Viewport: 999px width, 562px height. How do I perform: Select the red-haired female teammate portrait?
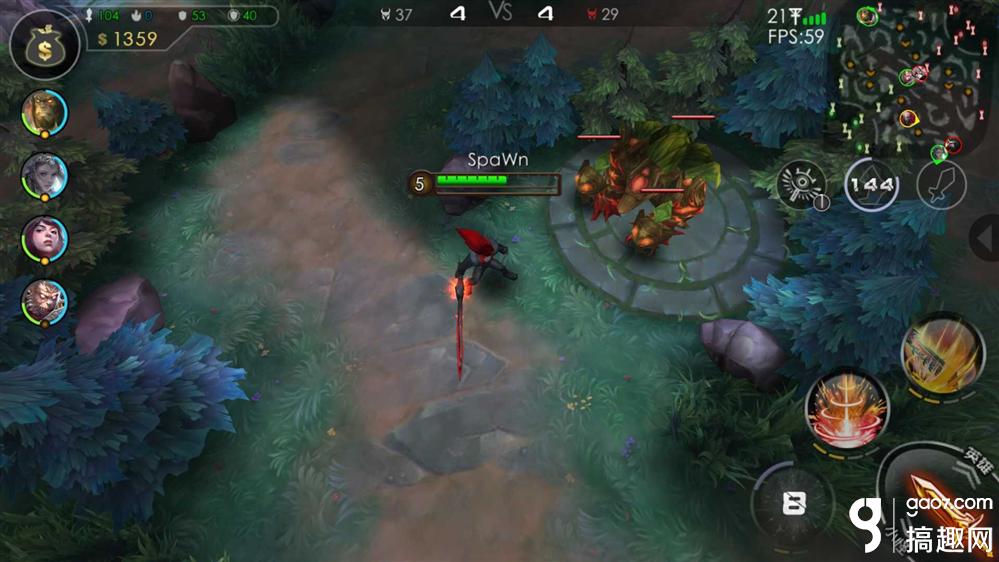tap(44, 239)
